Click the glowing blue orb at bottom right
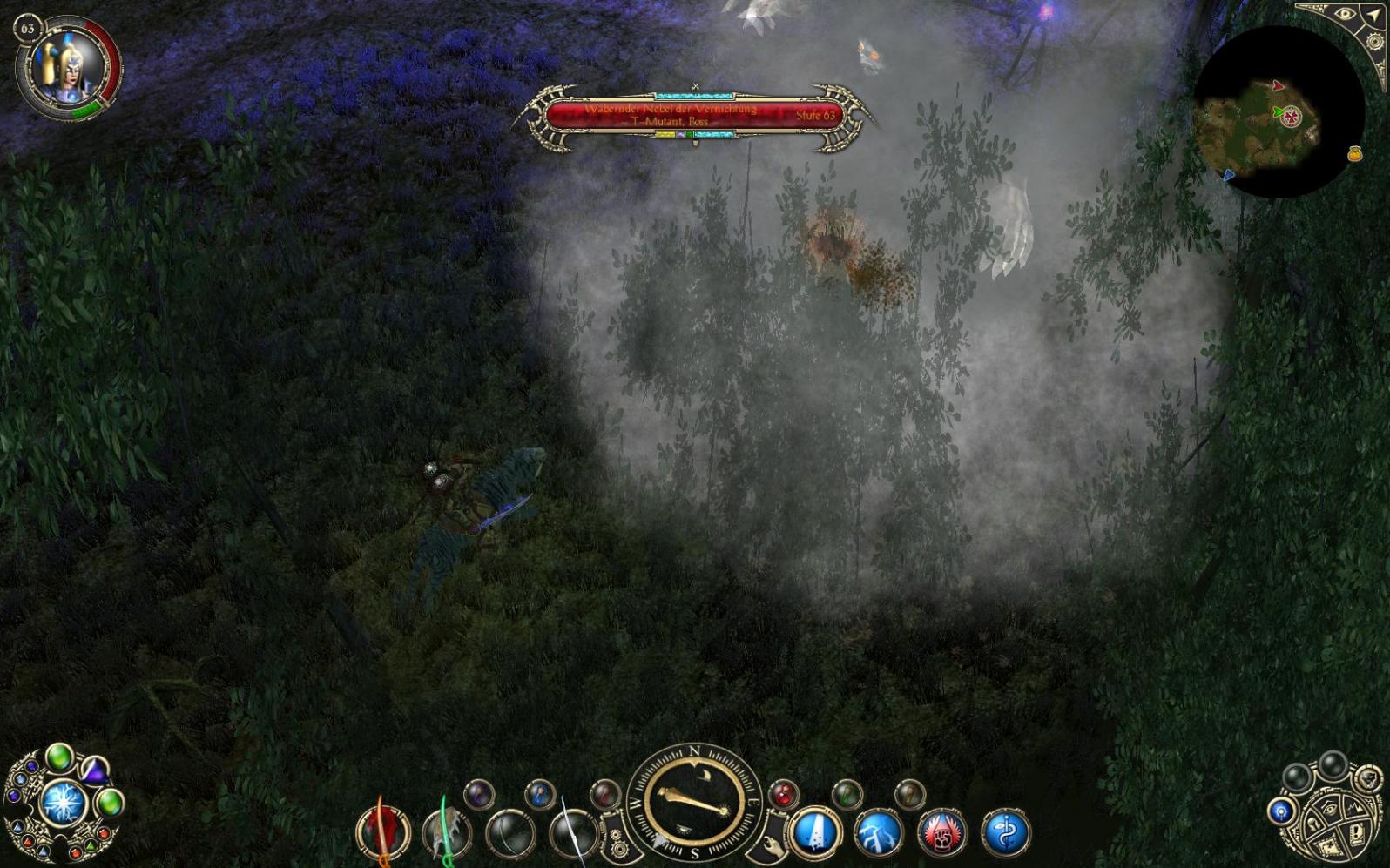This screenshot has width=1390, height=868. pos(1280,812)
